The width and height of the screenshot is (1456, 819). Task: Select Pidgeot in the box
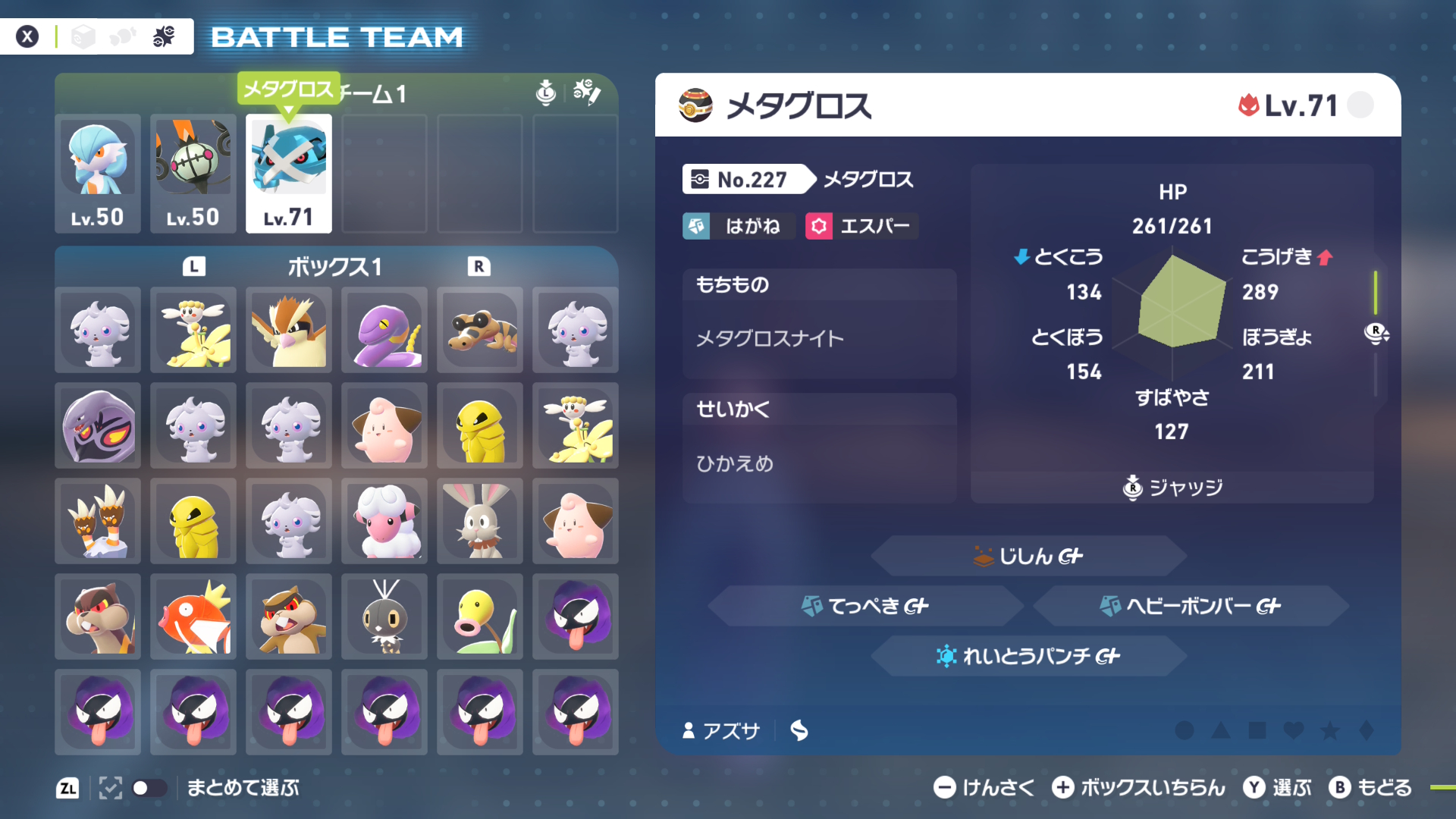pos(289,330)
